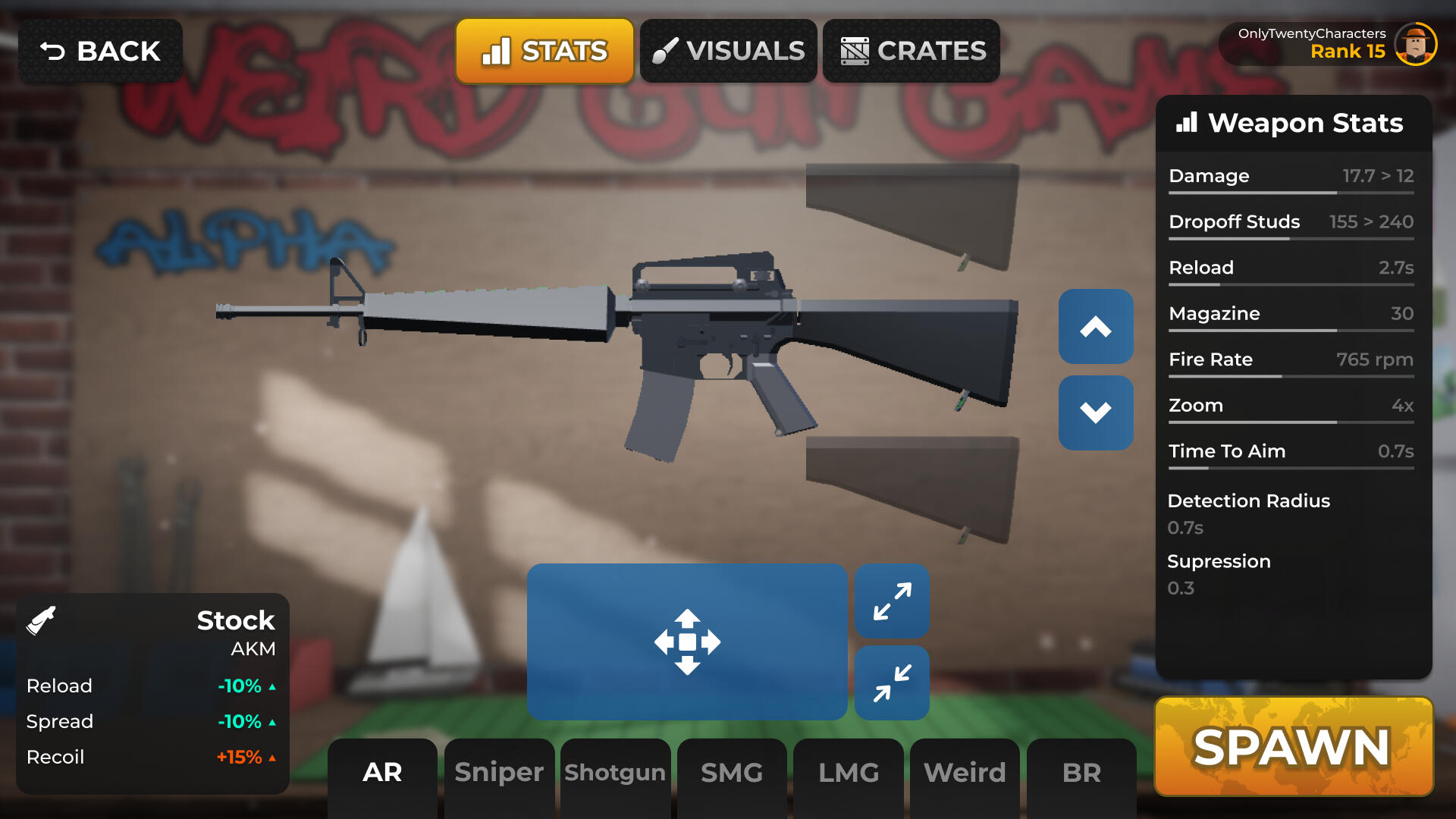This screenshot has height=819, width=1456.
Task: Go back with the BACK button
Action: coord(100,51)
